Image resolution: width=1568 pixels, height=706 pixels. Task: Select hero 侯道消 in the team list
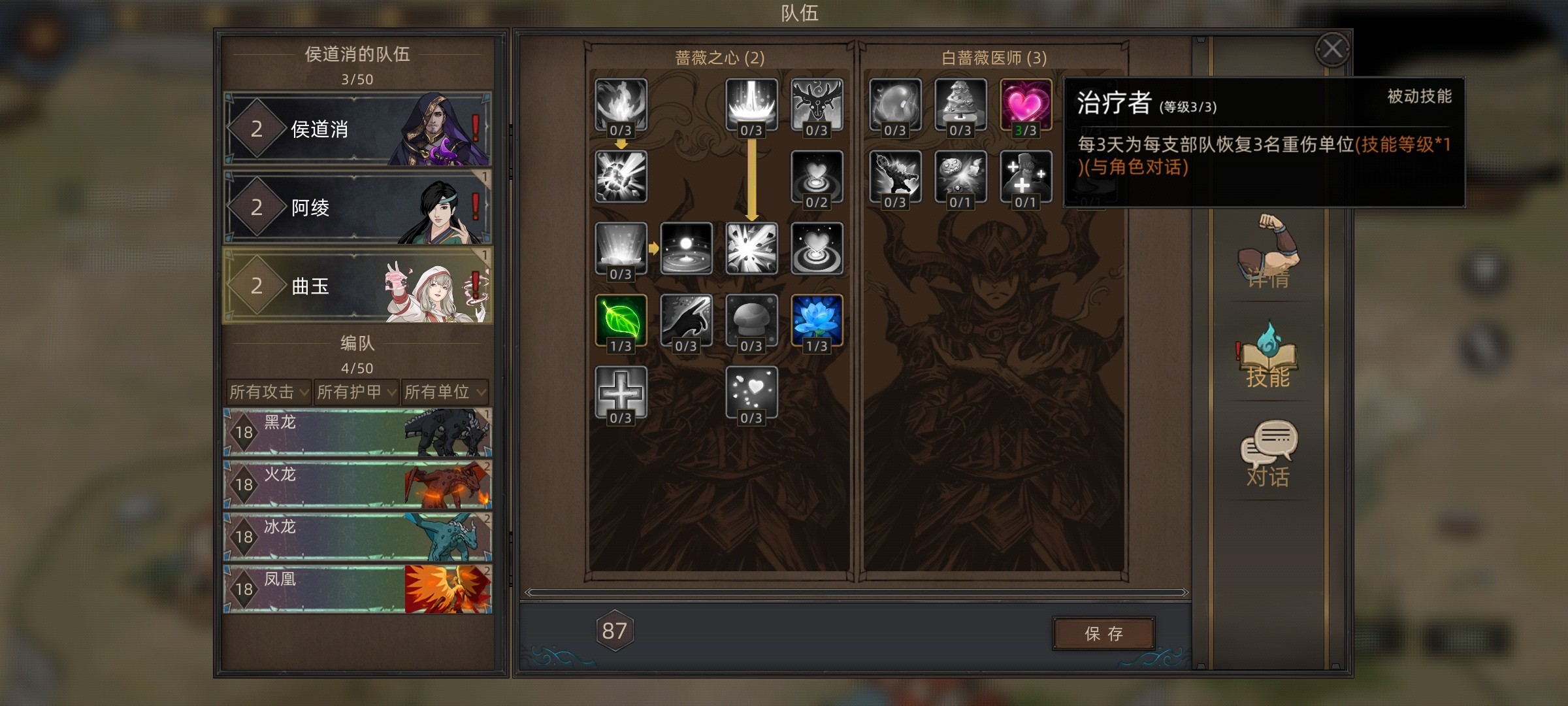[357, 129]
